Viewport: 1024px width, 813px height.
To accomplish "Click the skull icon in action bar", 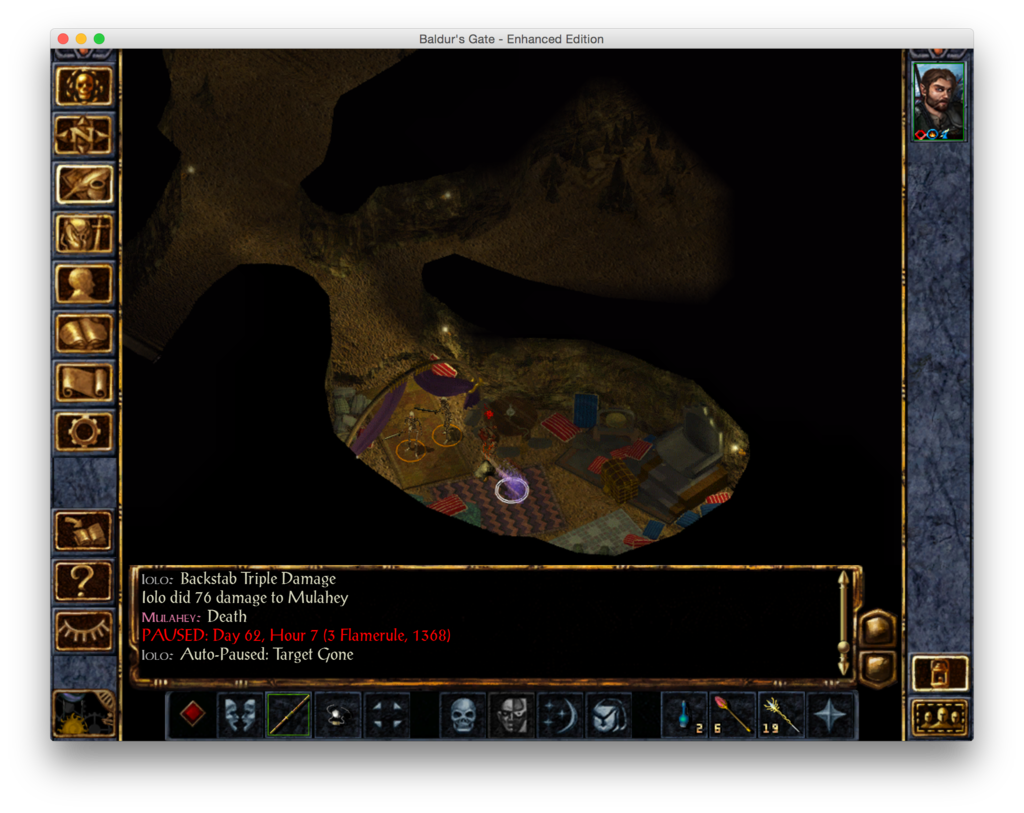I will pos(463,715).
